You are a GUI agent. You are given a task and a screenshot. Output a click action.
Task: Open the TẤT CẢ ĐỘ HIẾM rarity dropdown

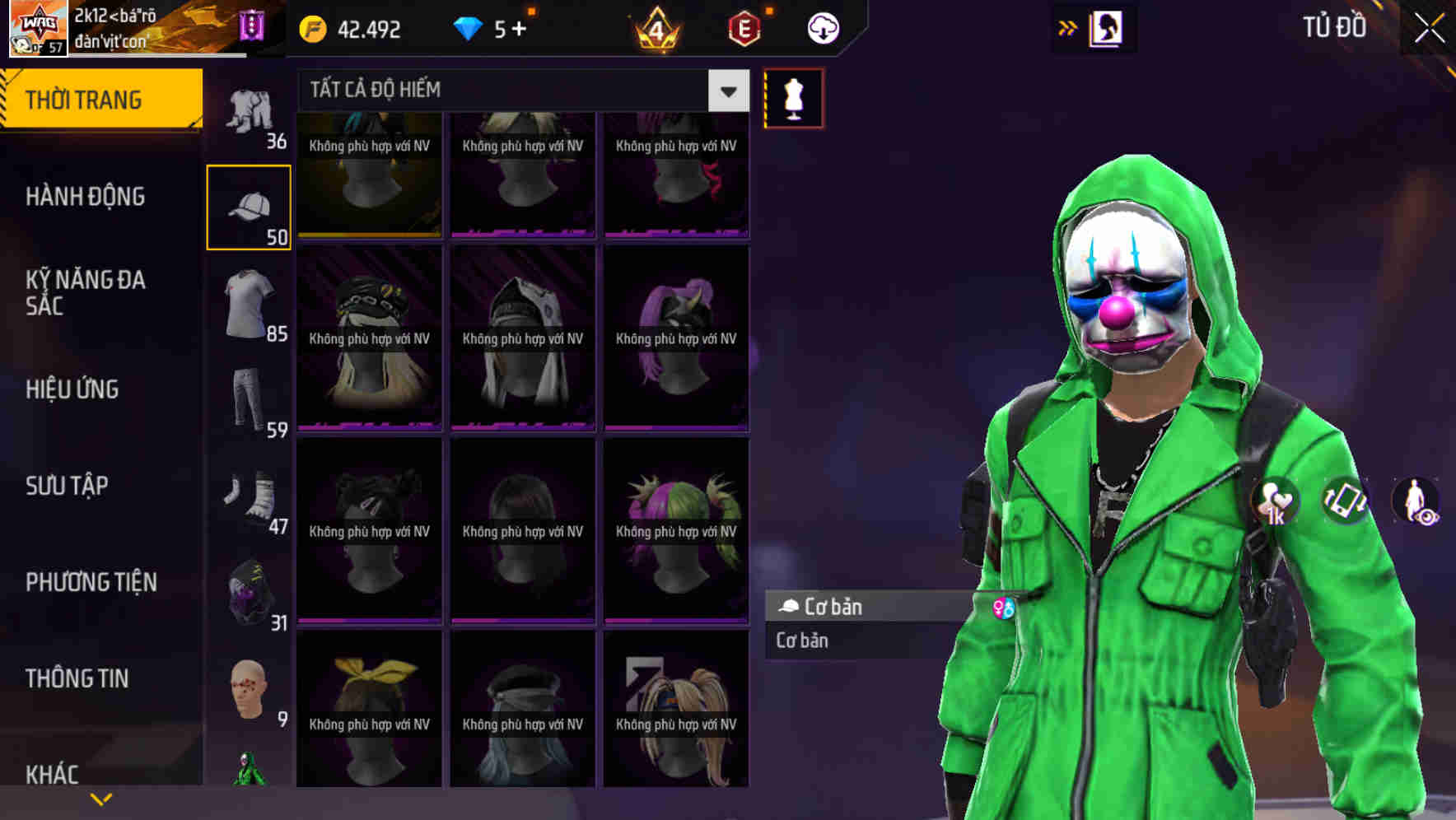pos(511,90)
